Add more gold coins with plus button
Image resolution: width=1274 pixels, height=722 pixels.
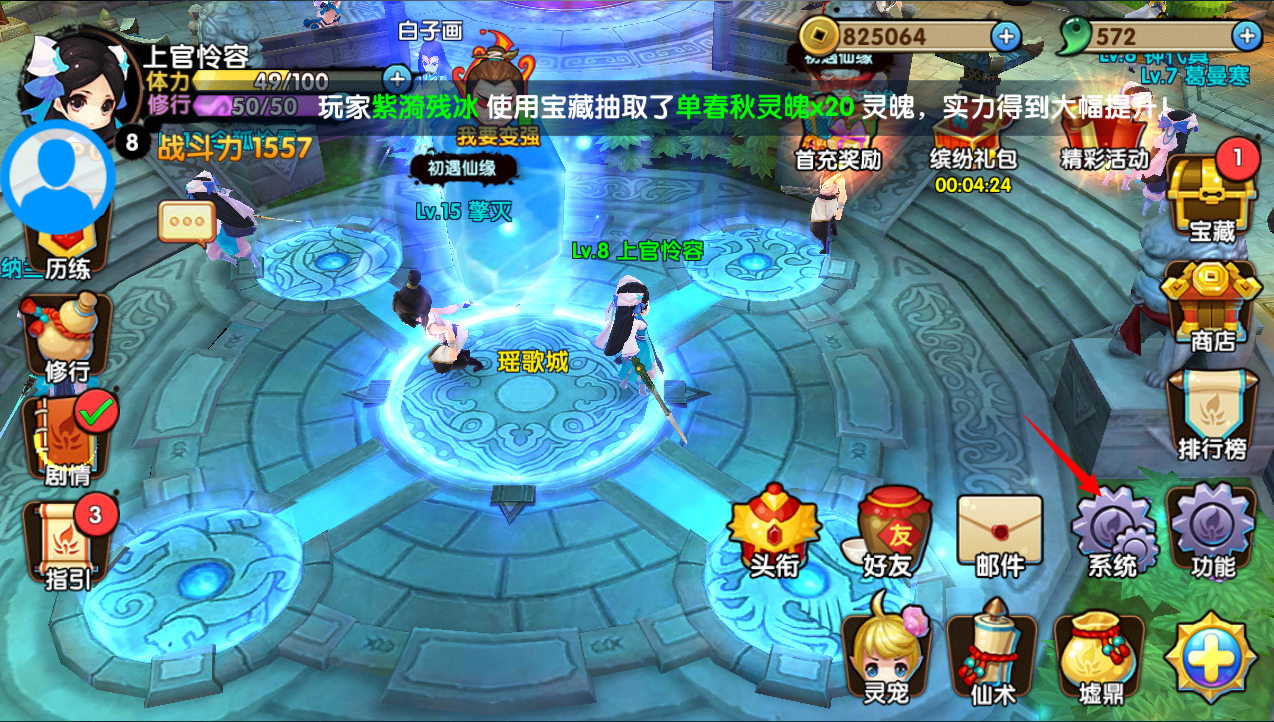pos(1005,37)
